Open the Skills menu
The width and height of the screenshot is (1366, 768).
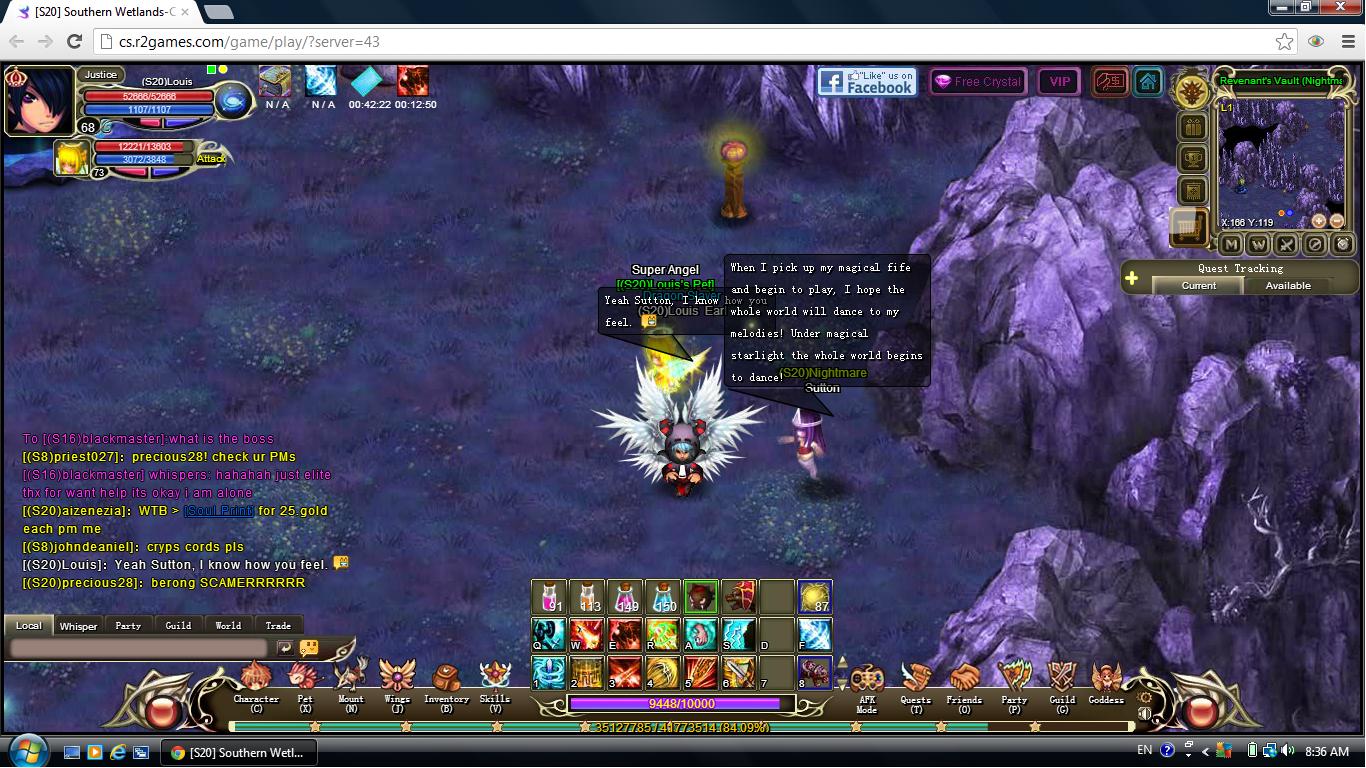[x=494, y=682]
